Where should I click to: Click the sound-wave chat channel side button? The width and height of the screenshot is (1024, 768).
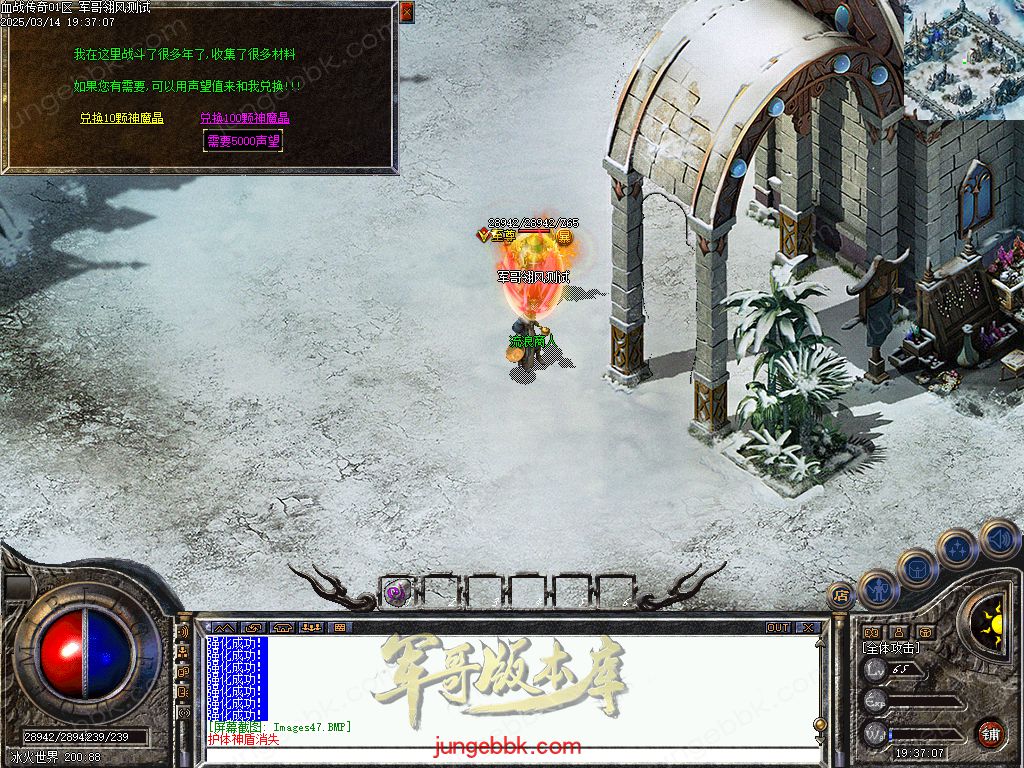click(183, 633)
